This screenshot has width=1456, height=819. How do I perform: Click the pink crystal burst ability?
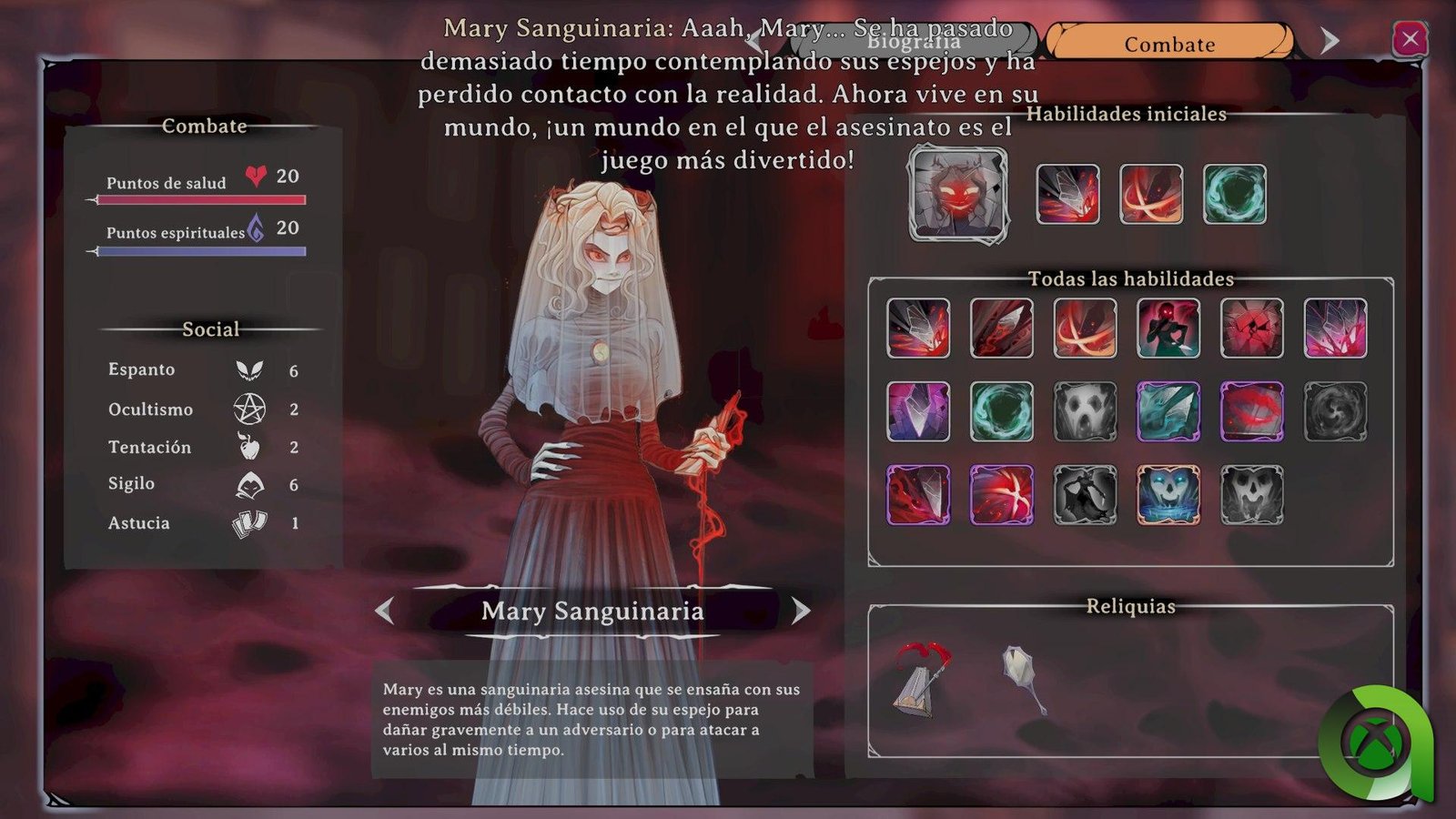coord(1336,328)
